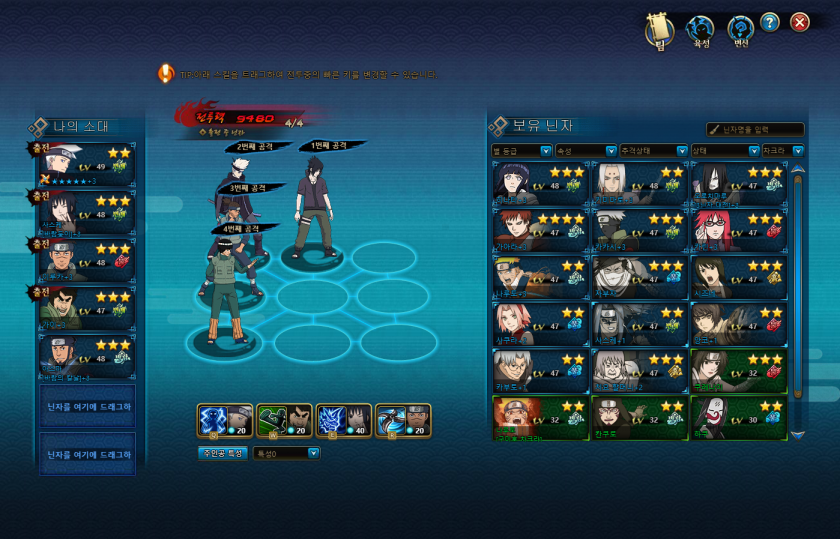
Task: Close the team formation screen
Action: (x=800, y=22)
